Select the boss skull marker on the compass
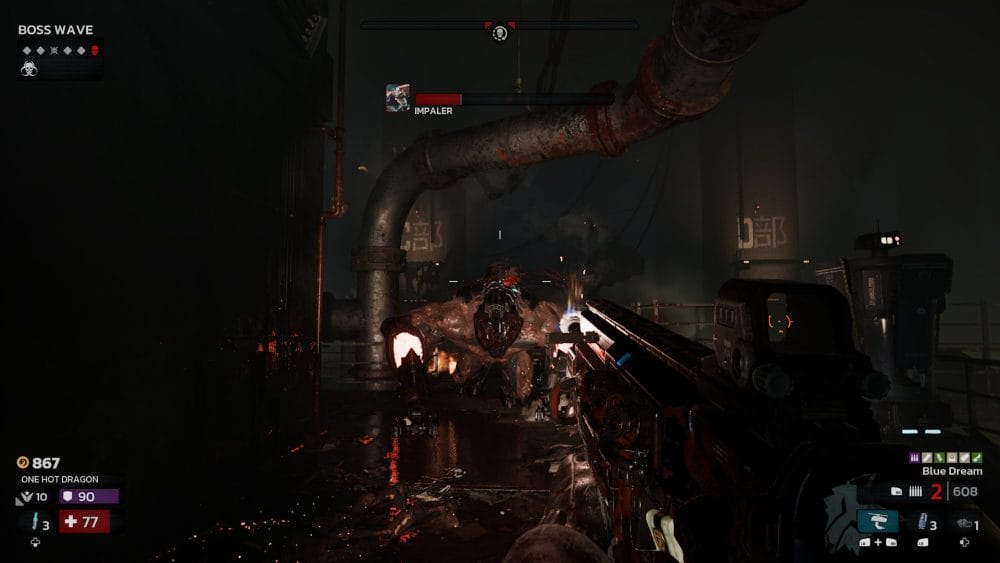Image resolution: width=1000 pixels, height=563 pixels. pos(500,33)
